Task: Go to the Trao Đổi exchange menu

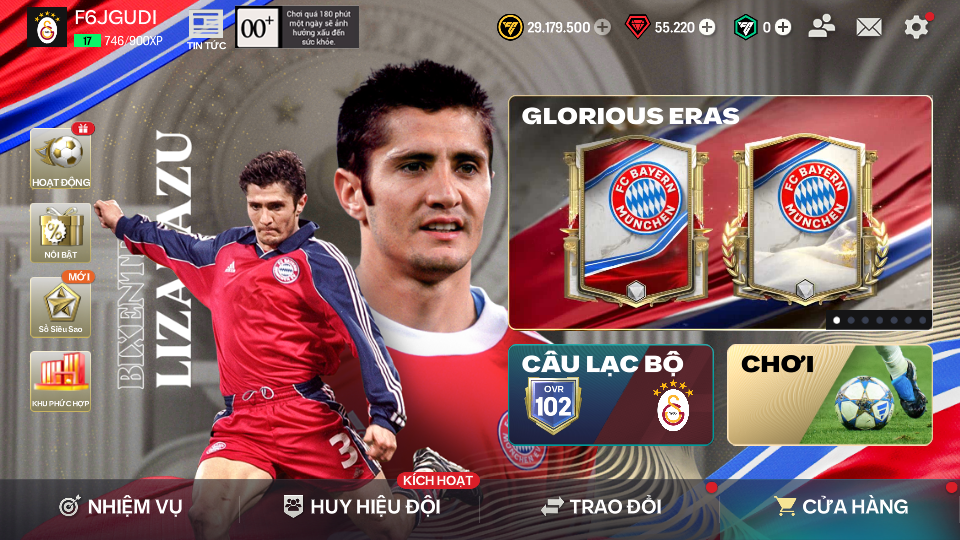Action: pyautogui.click(x=601, y=507)
